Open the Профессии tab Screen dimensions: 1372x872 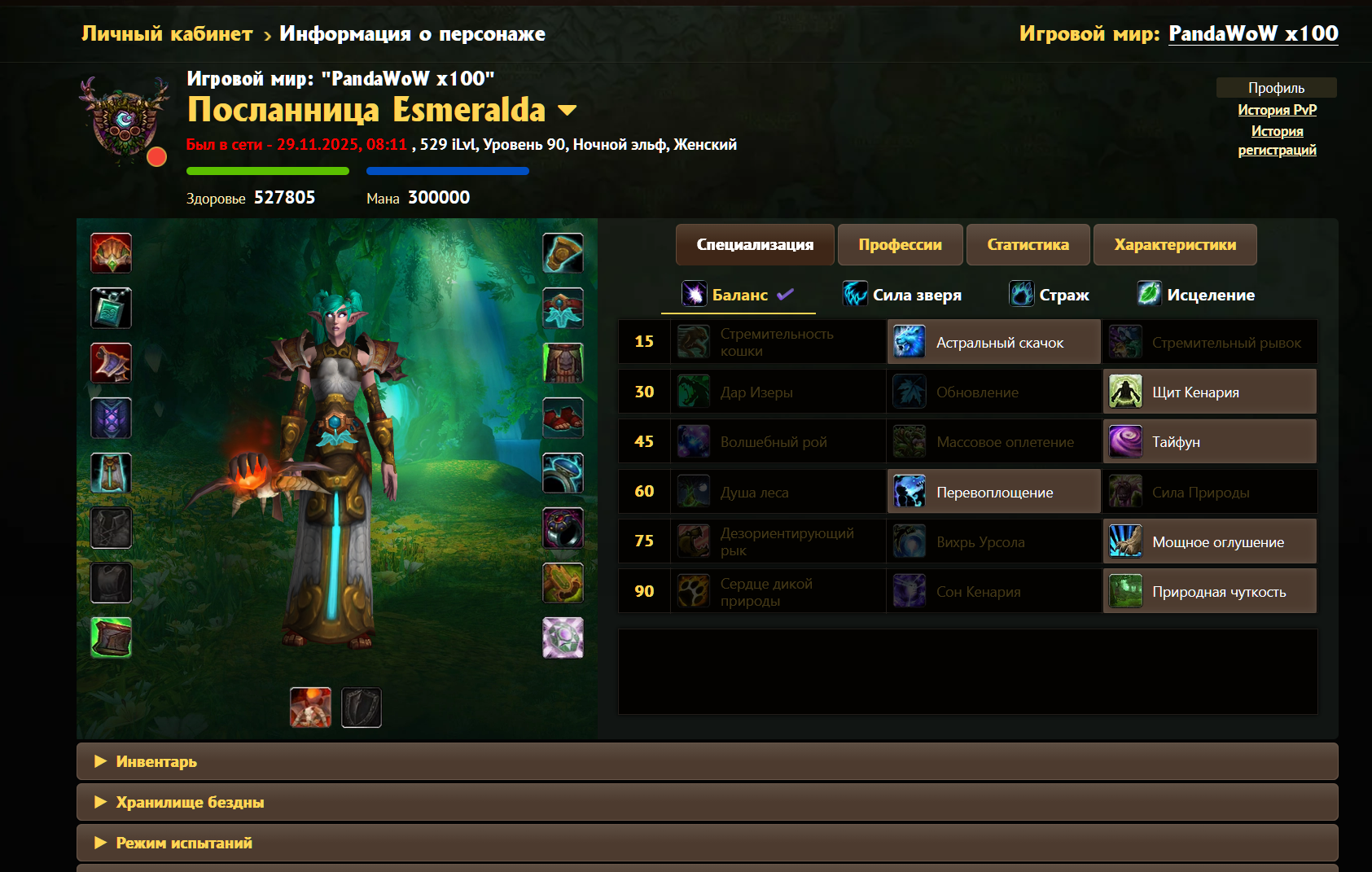click(x=900, y=245)
